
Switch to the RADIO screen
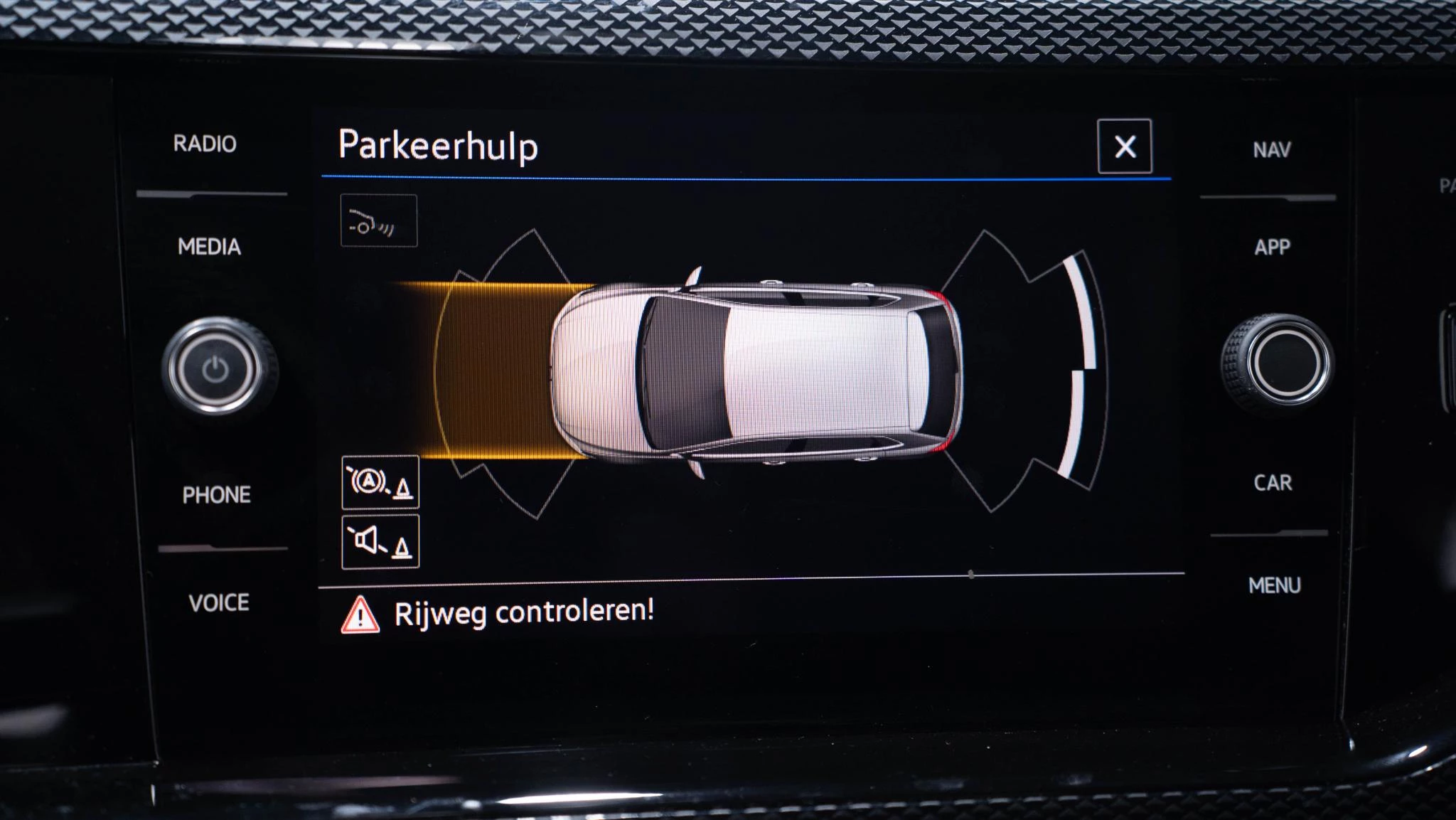(x=204, y=145)
